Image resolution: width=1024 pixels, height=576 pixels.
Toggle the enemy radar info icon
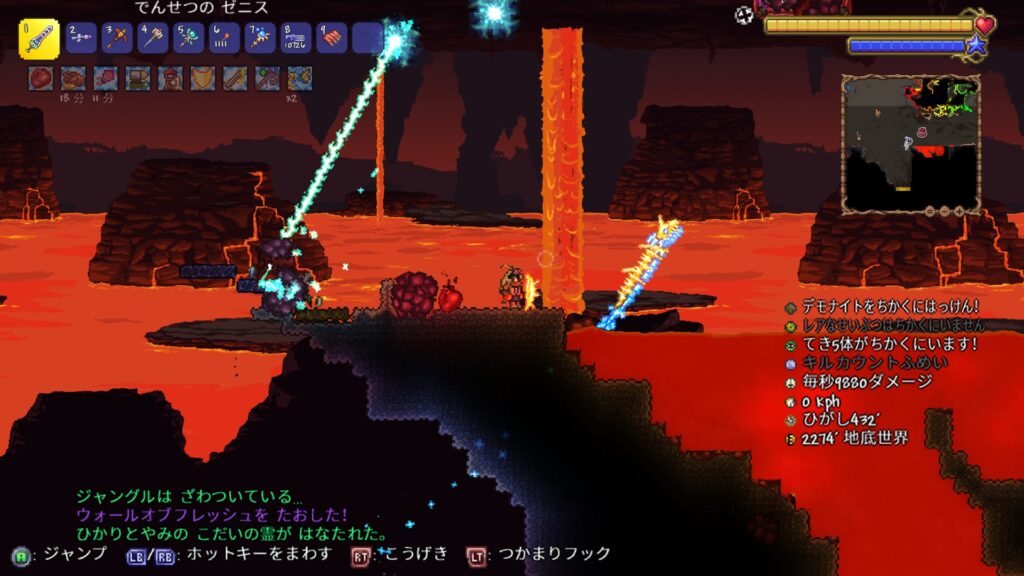point(791,344)
